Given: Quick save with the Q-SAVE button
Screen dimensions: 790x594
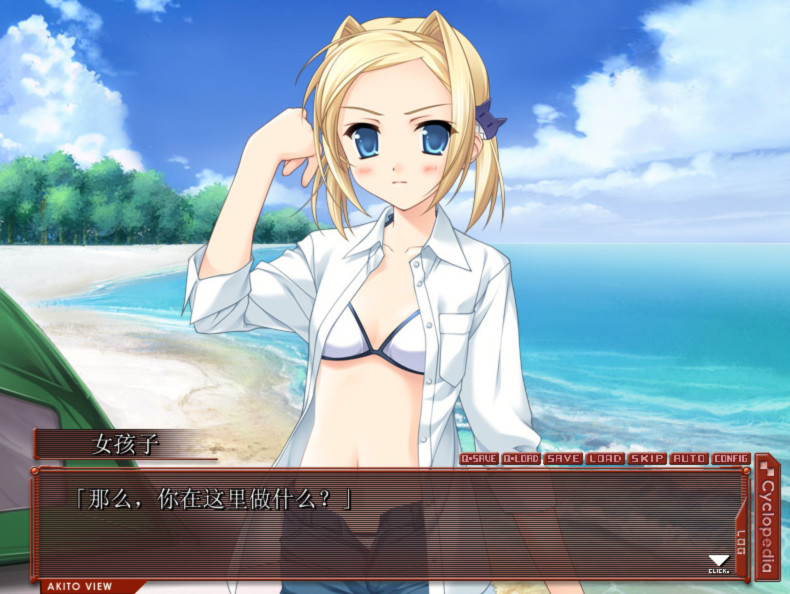Looking at the screenshot, I should tap(479, 459).
